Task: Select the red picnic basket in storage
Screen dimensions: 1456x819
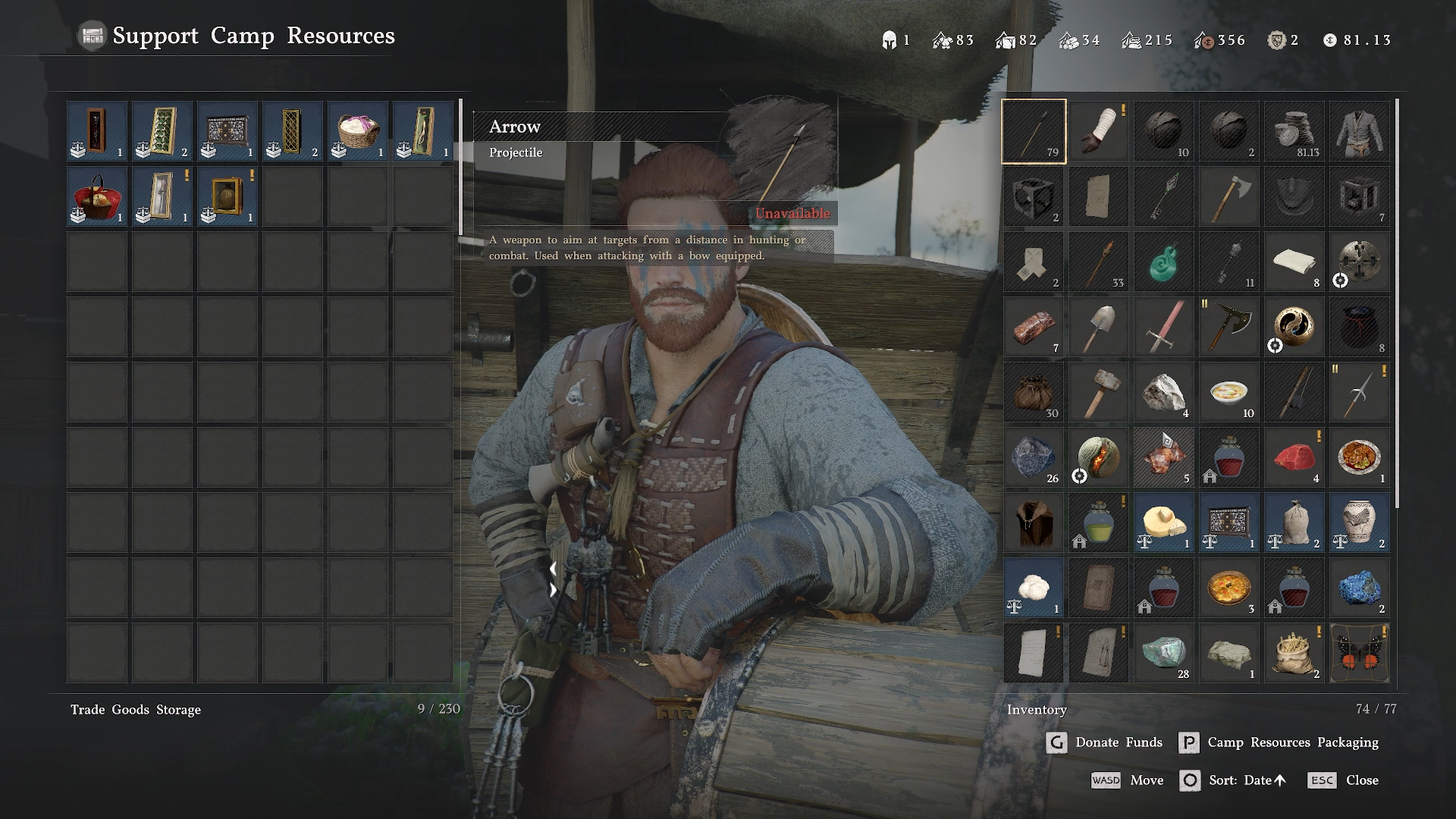Action: pos(96,196)
